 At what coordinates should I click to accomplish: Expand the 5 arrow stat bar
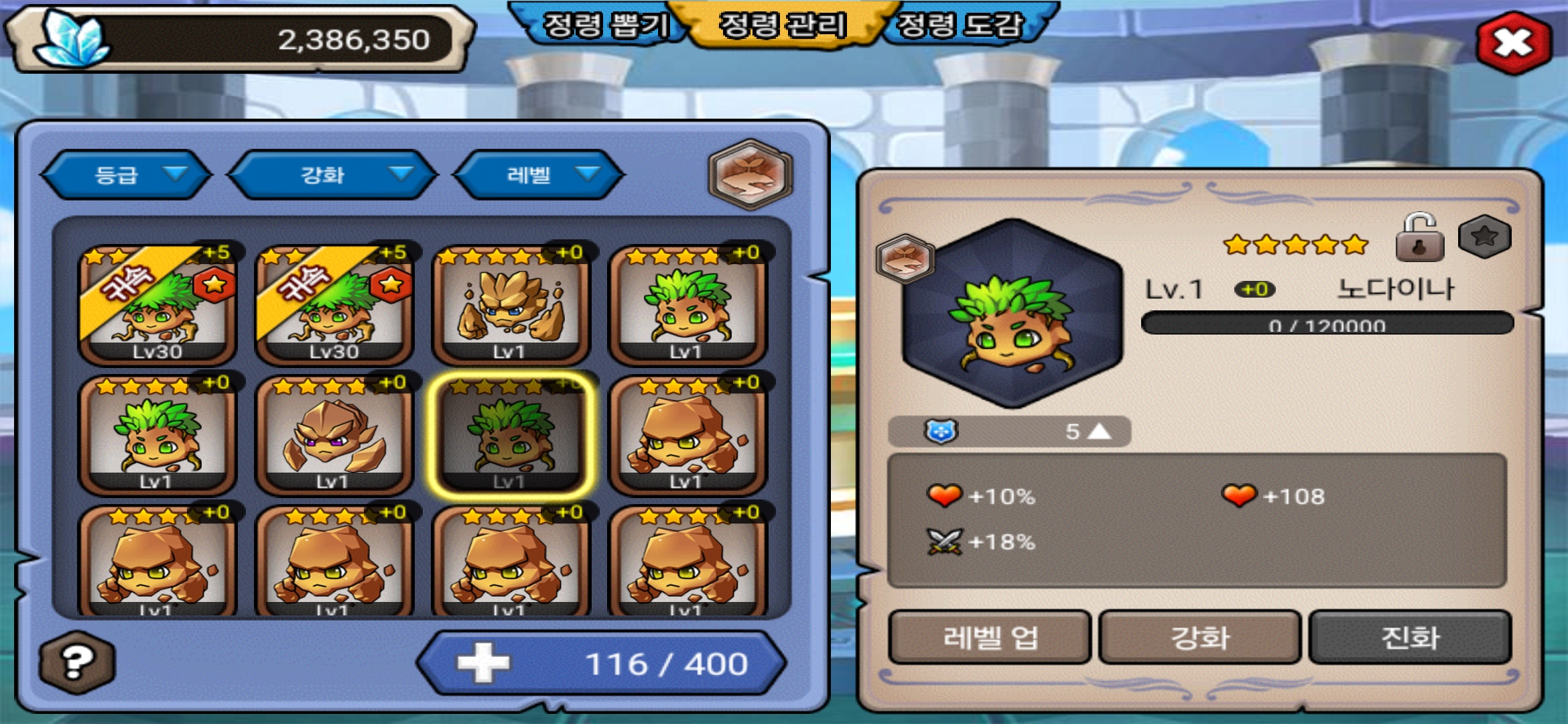coord(1009,431)
